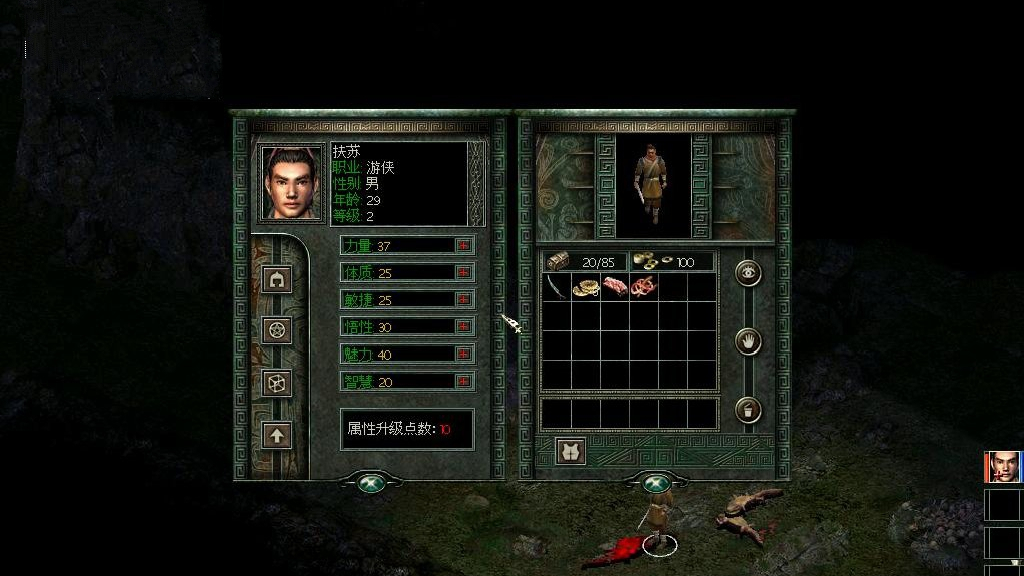Select the curved blade in the inventory
This screenshot has width=1024, height=576.
coord(556,287)
